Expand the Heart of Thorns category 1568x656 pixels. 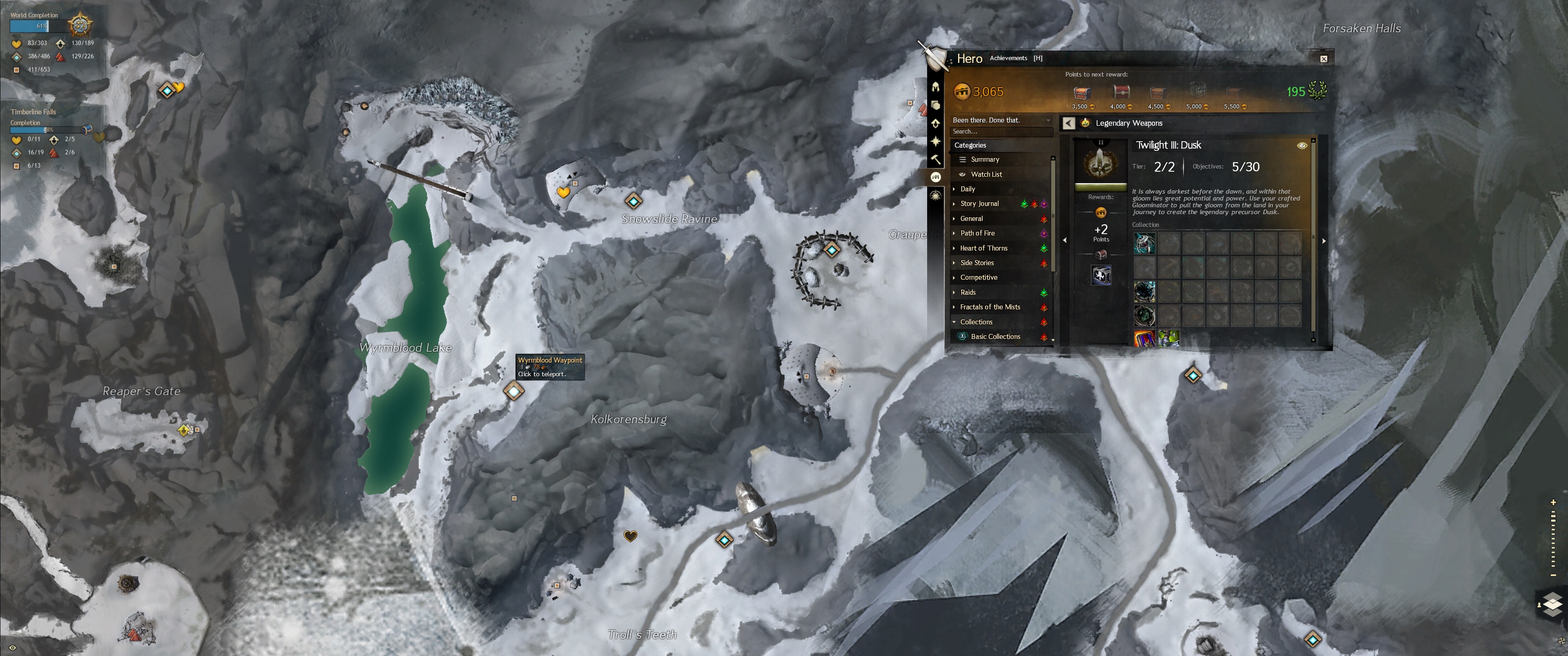[983, 248]
